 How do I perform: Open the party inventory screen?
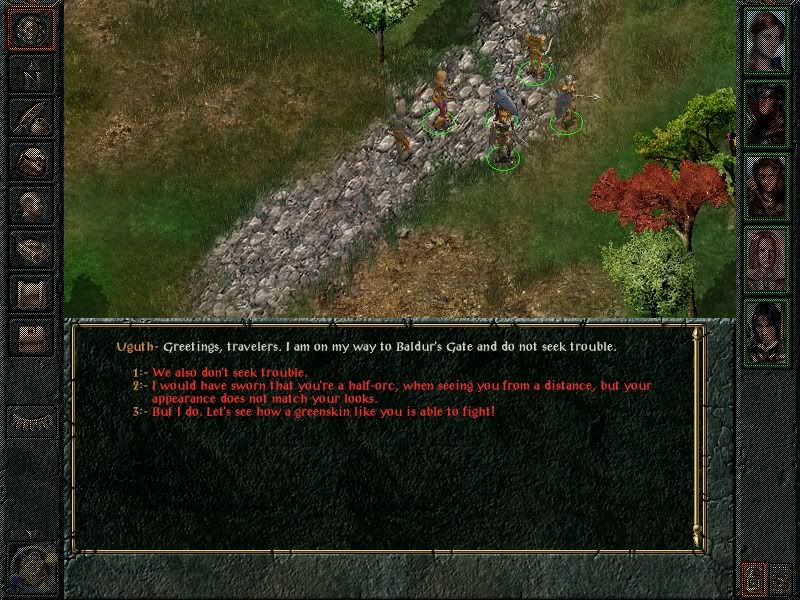coord(31,160)
